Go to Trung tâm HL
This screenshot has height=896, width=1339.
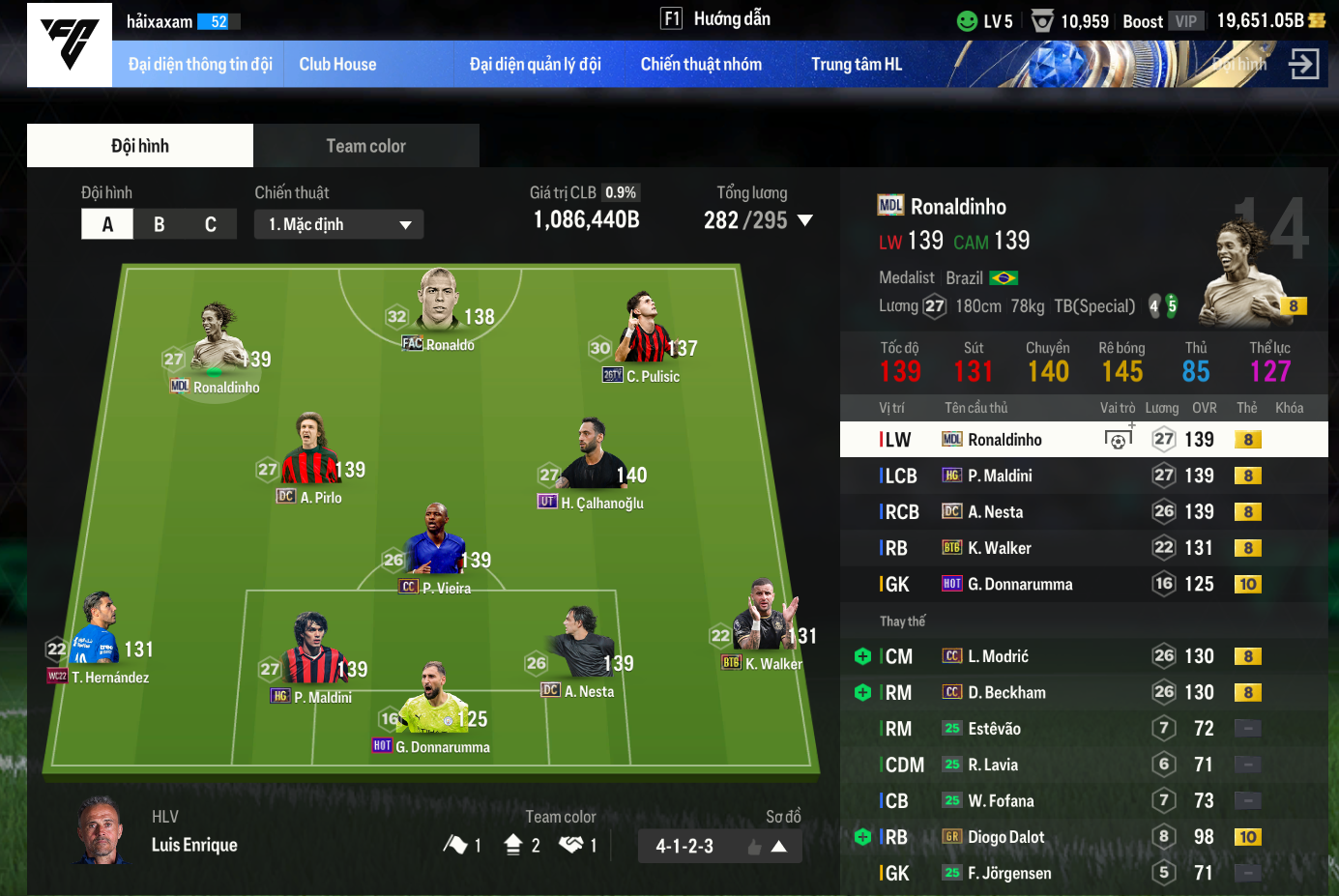coord(856,65)
